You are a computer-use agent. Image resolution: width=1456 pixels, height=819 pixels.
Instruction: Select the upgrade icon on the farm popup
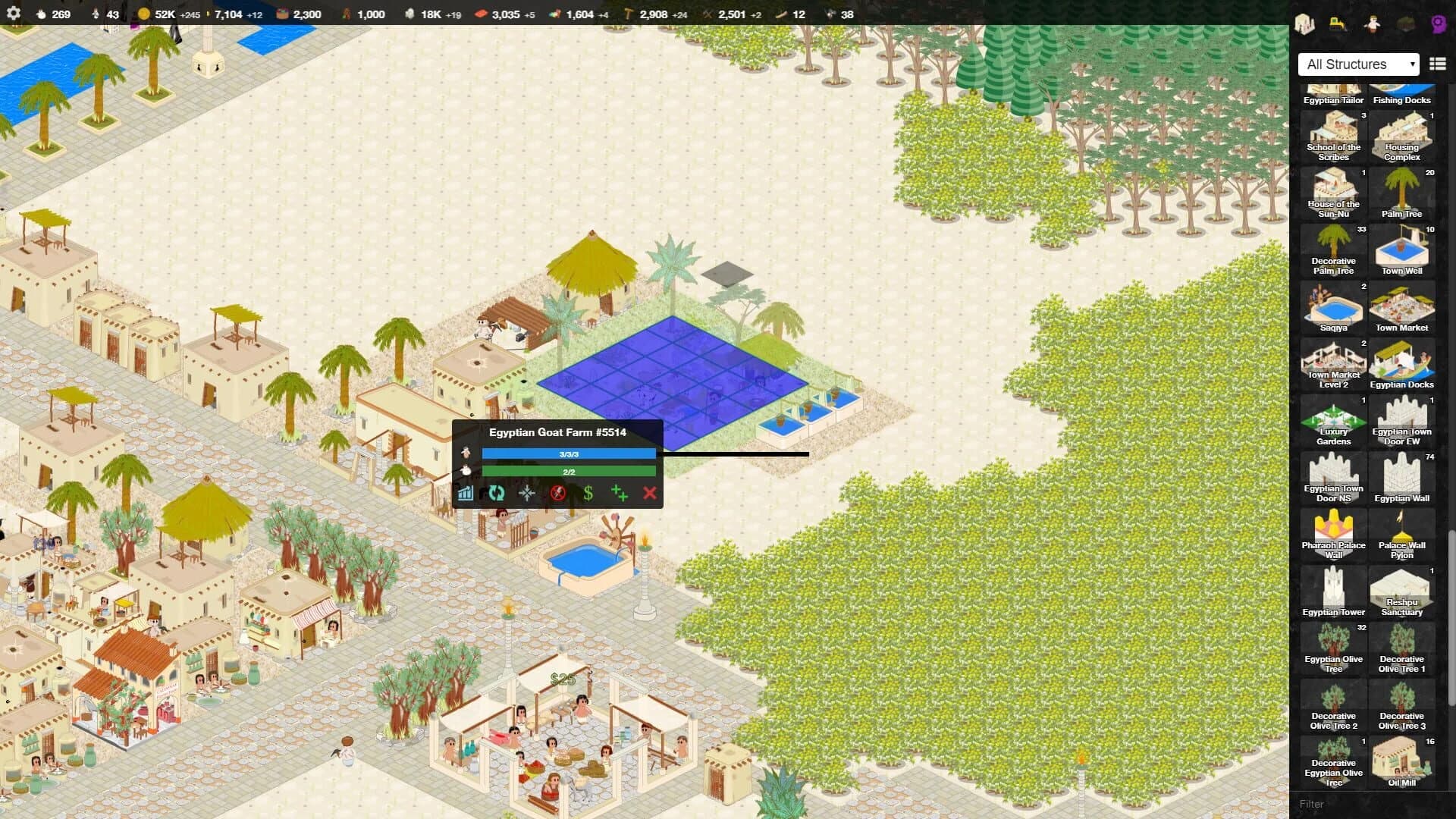tap(620, 494)
